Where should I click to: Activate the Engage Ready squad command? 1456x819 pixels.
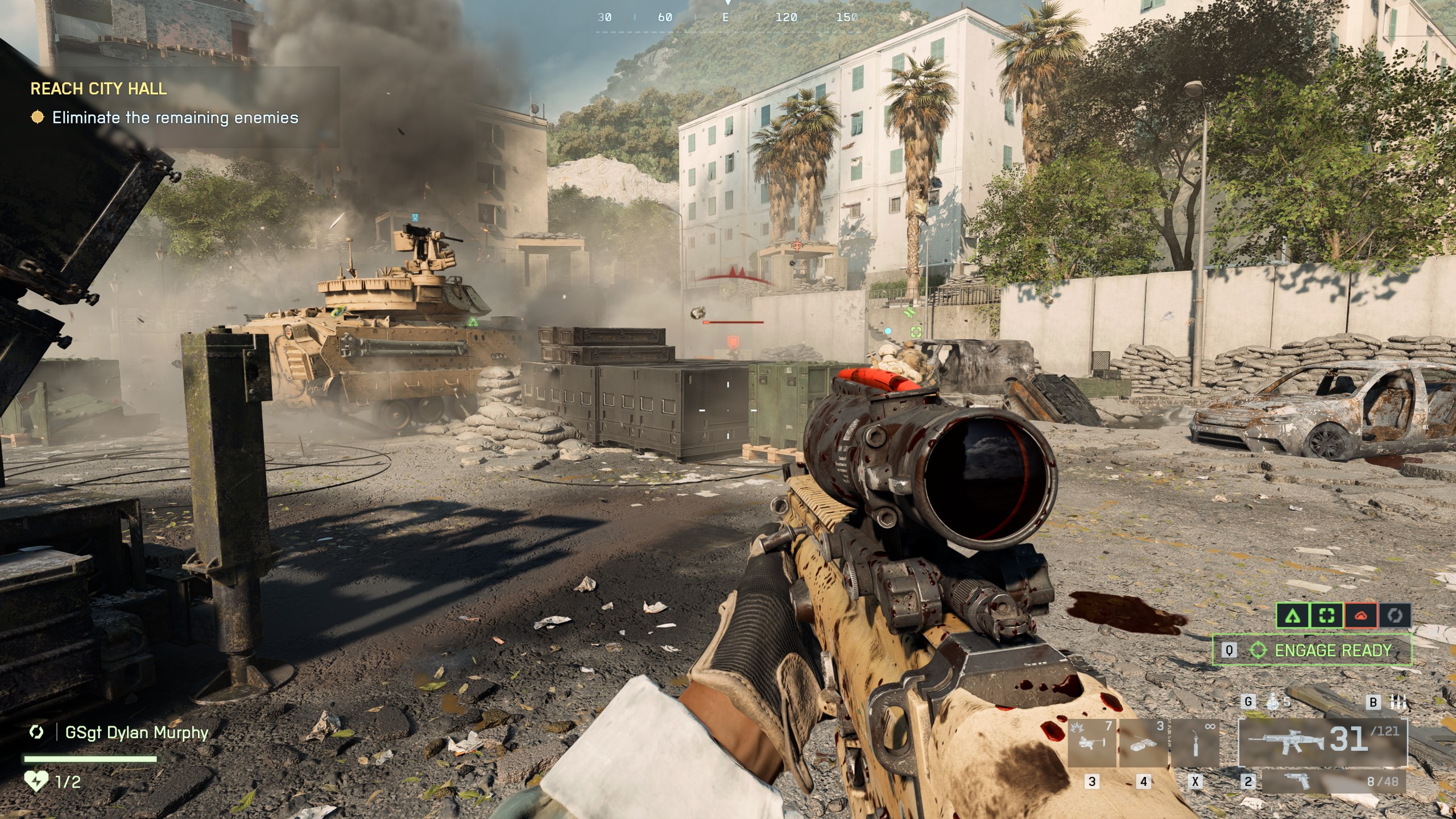pos(1313,650)
